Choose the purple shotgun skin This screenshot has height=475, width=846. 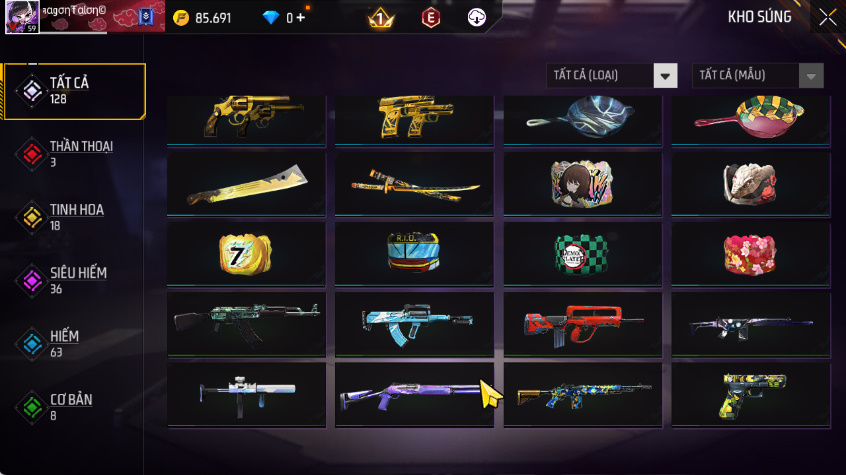[414, 392]
